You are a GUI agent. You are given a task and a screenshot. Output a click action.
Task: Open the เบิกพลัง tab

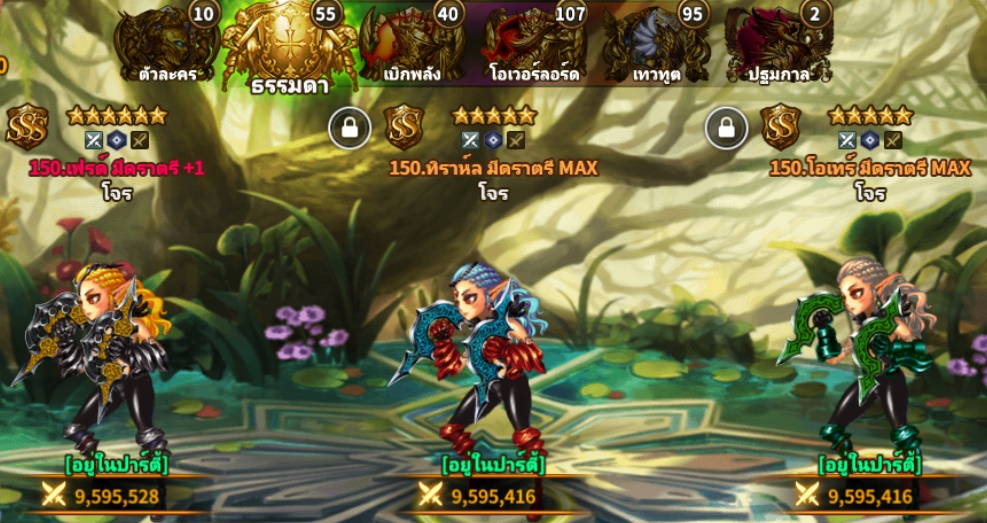point(412,46)
